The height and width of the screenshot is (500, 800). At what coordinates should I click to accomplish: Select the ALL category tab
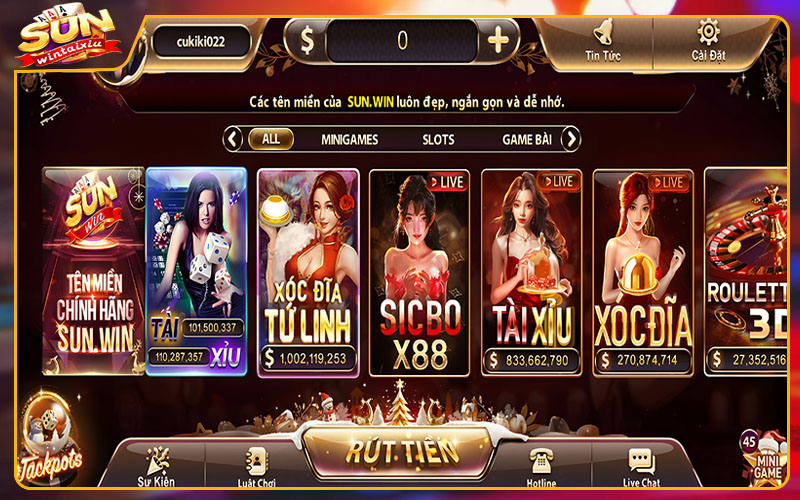tap(271, 139)
